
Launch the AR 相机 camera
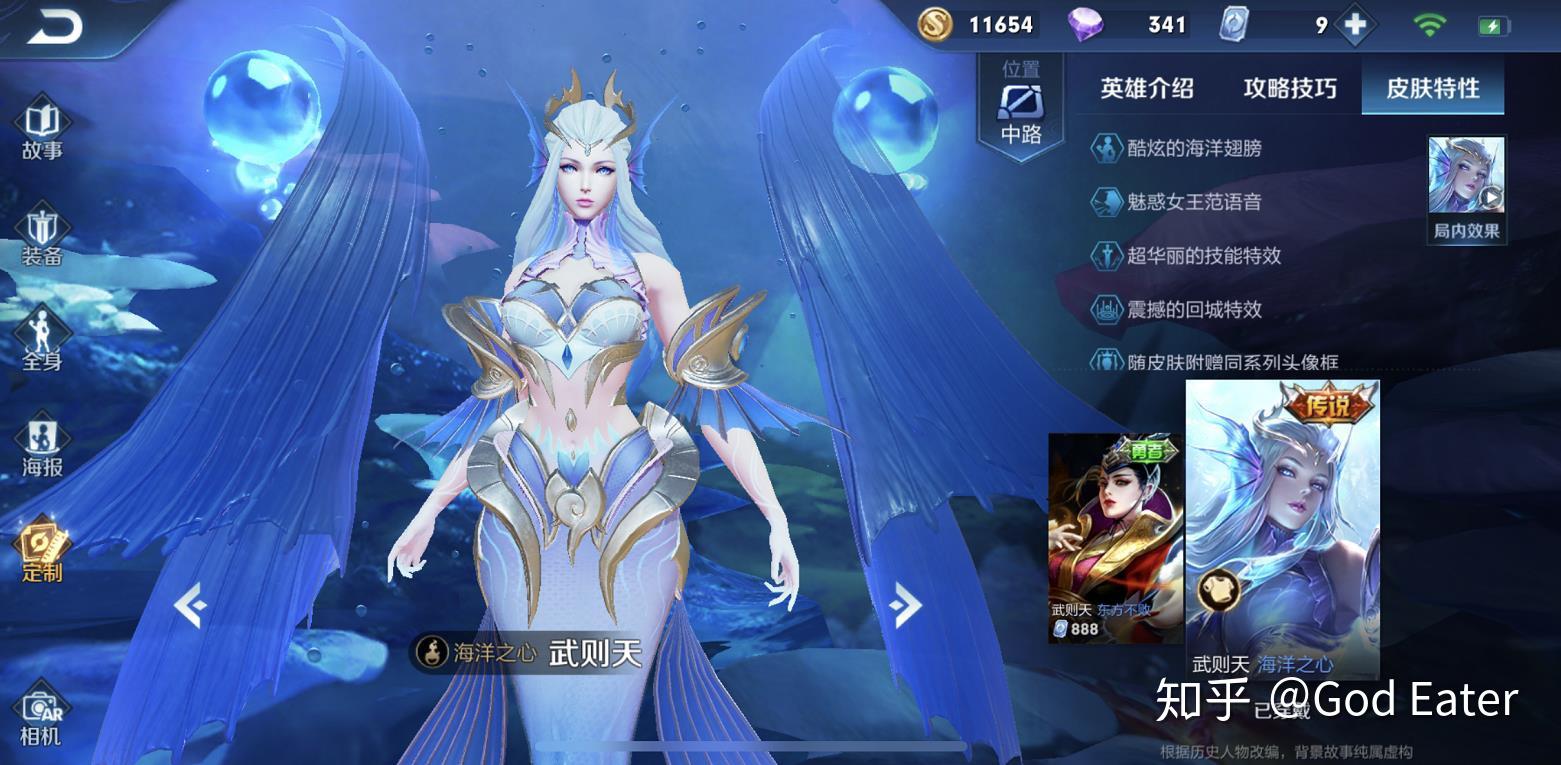click(x=42, y=716)
